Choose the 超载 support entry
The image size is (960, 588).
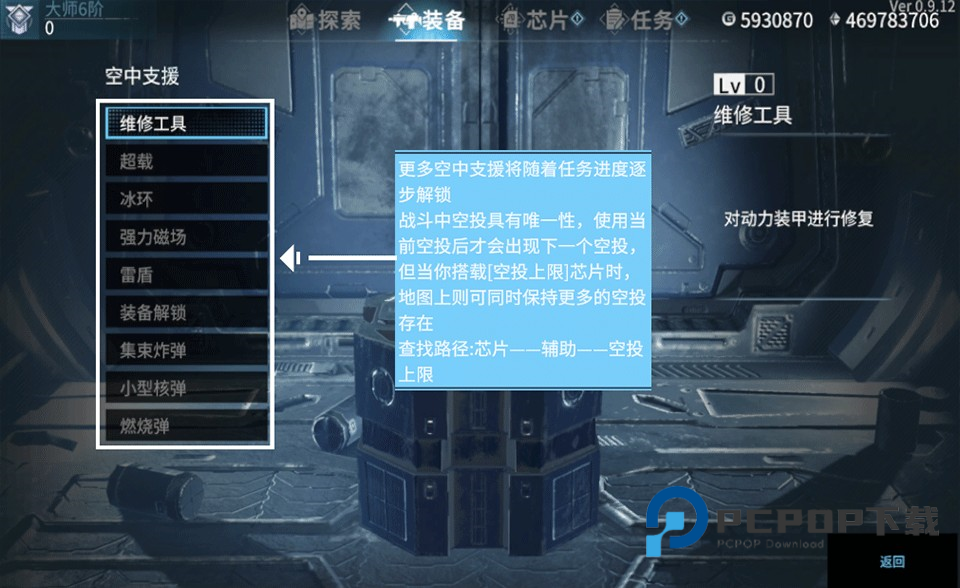(x=186, y=161)
